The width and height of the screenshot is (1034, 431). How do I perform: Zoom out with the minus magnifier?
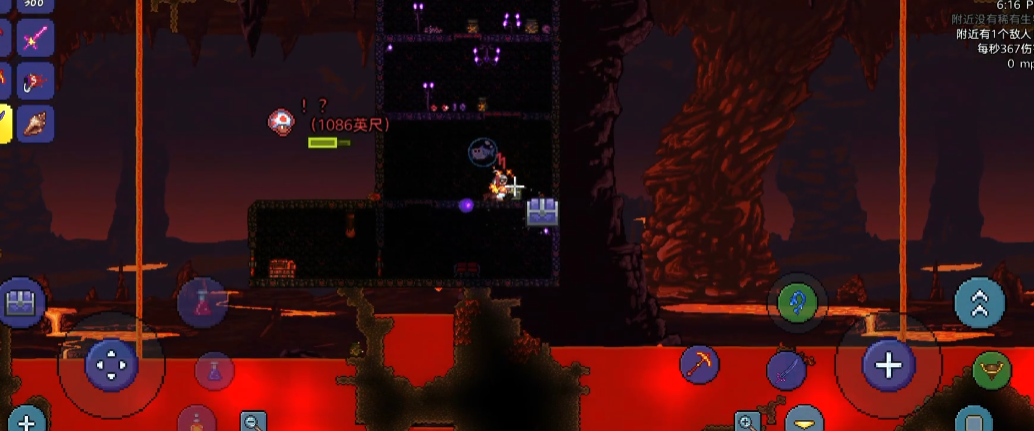point(254,421)
